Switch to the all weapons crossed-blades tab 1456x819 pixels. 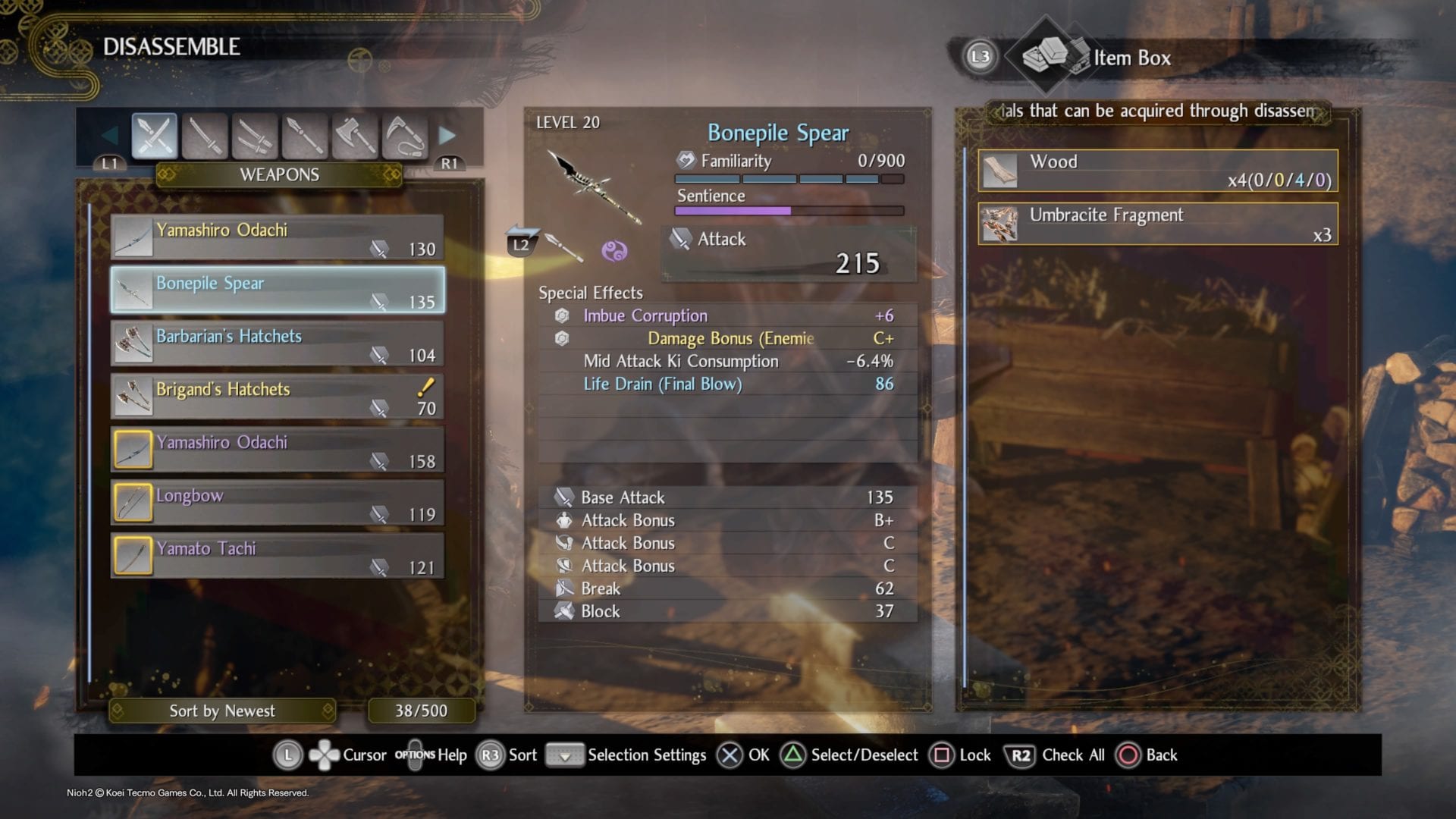point(154,136)
